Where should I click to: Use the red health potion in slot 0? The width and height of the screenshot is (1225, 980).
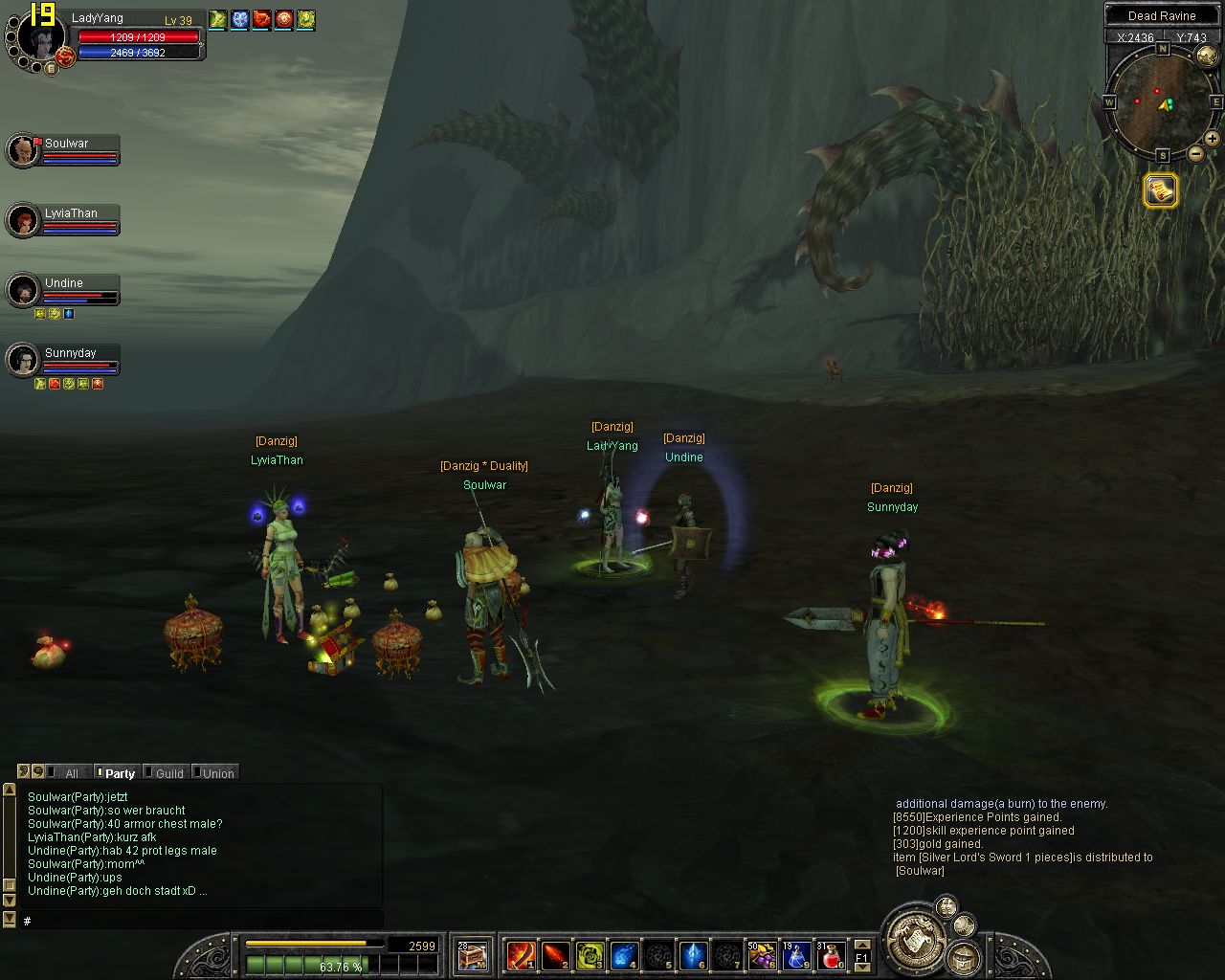831,955
